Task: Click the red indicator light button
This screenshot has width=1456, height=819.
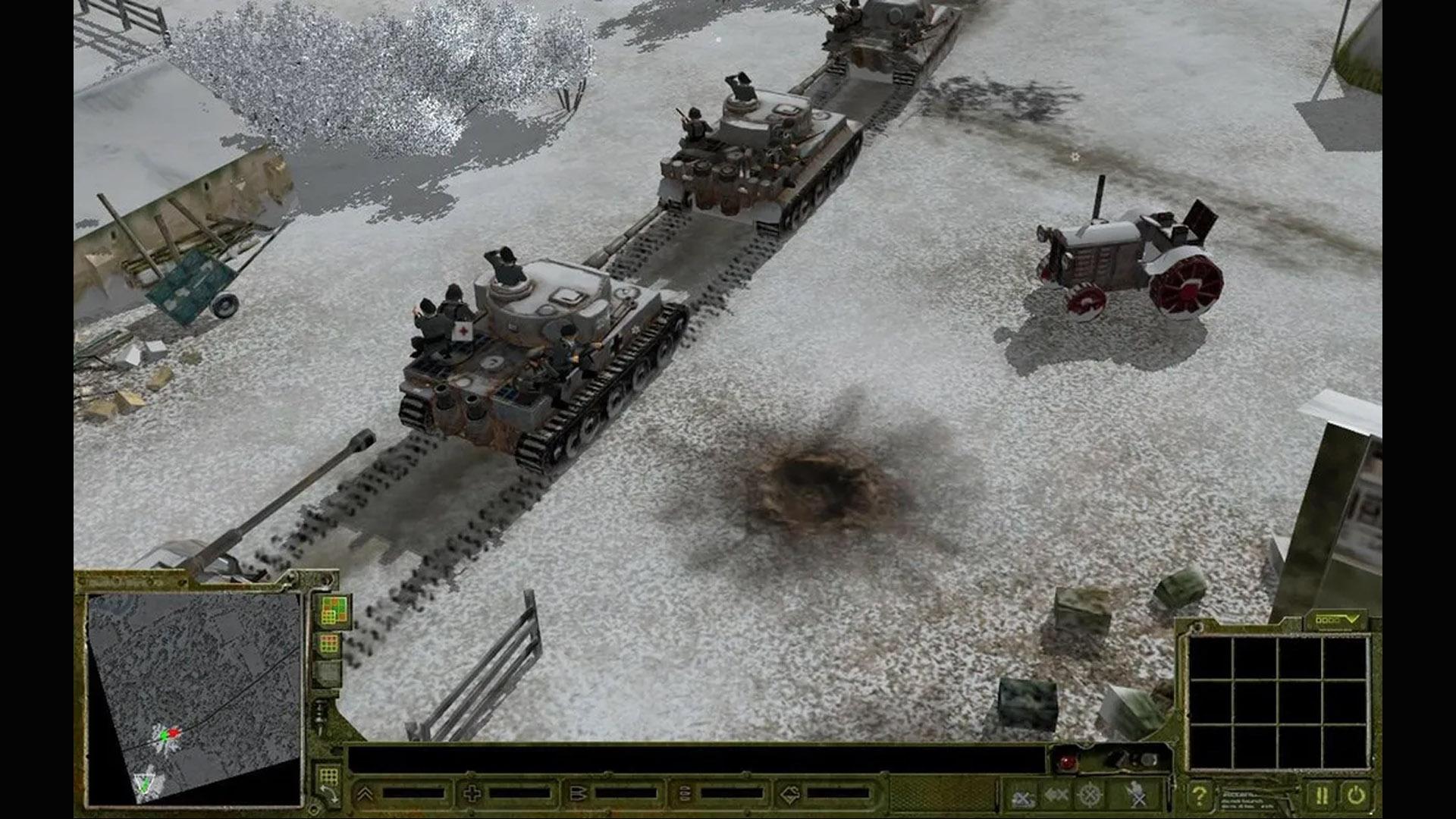Action: pos(1068,761)
